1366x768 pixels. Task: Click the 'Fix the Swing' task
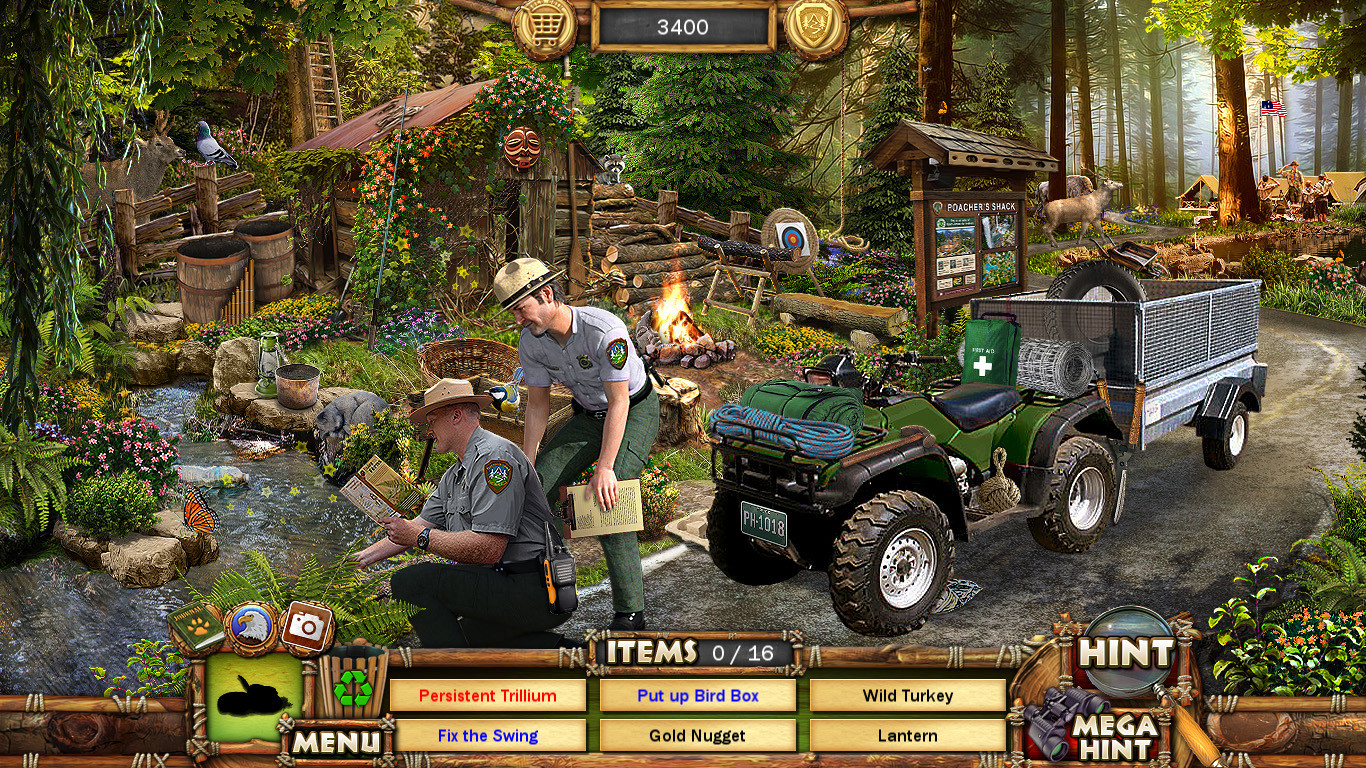[x=489, y=735]
